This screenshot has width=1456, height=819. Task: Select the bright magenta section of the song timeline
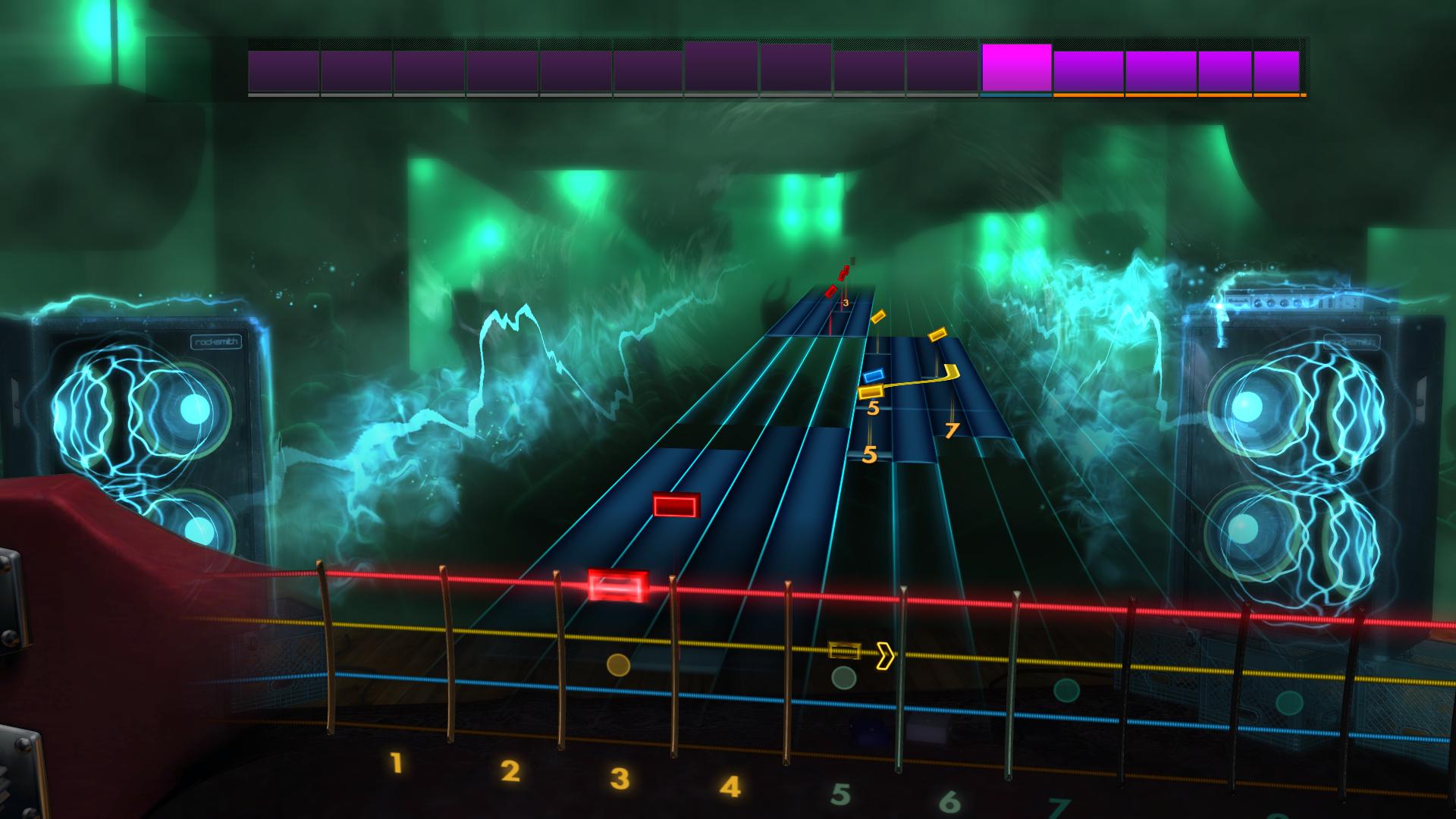point(1015,68)
